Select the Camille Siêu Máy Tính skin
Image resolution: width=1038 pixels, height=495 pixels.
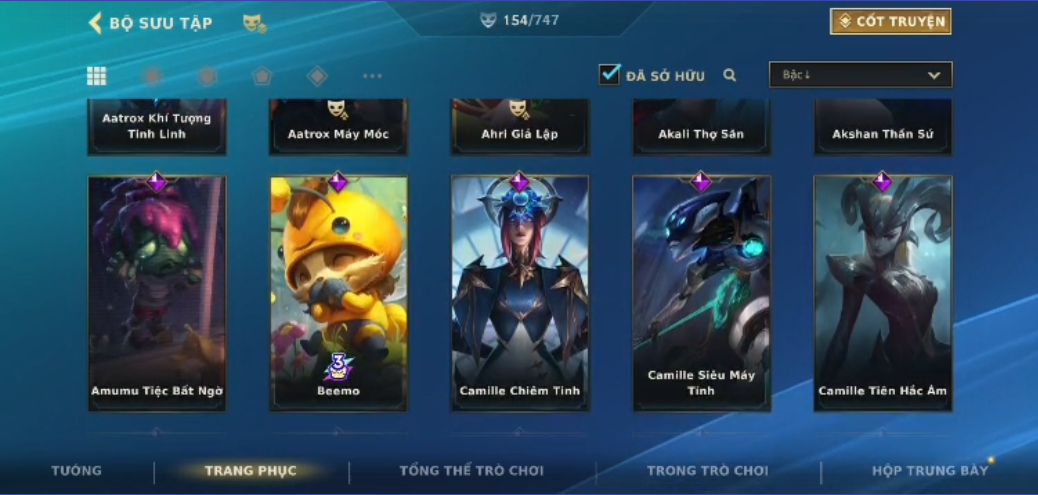pos(701,293)
